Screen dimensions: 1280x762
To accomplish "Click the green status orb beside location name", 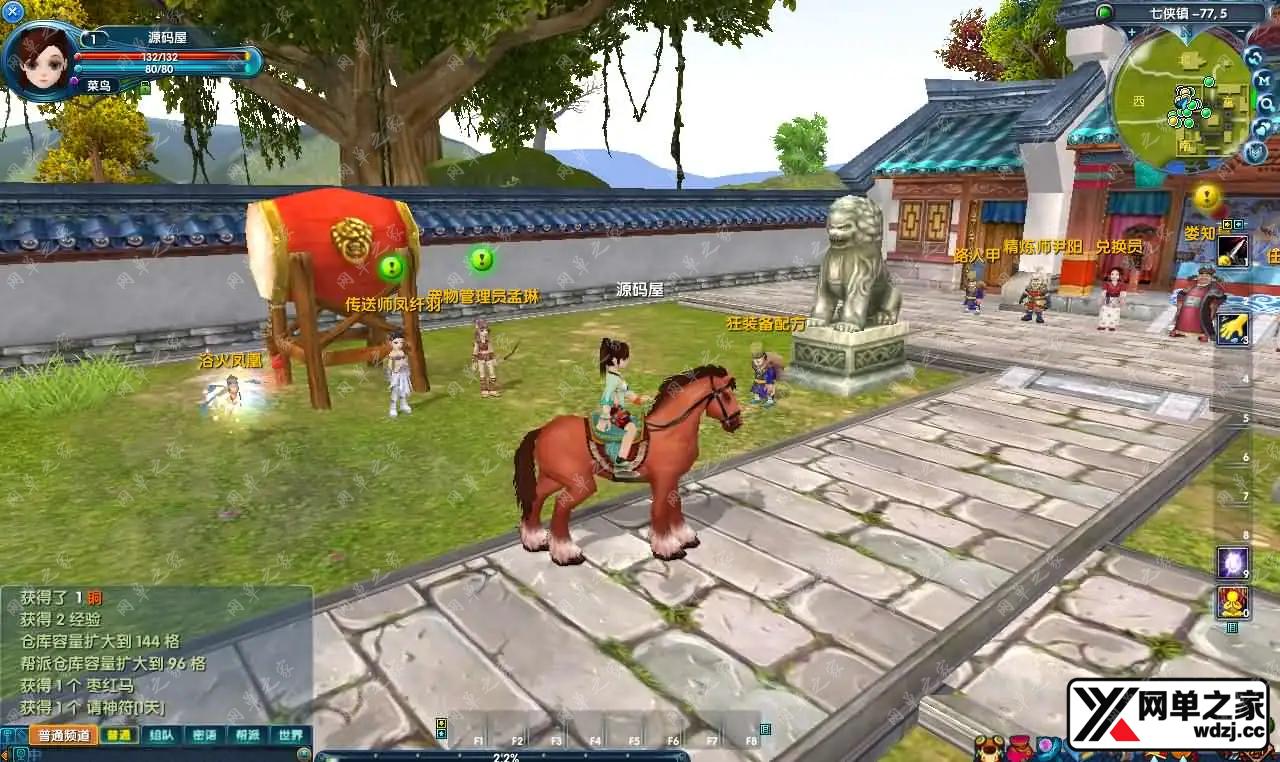I will (1105, 12).
